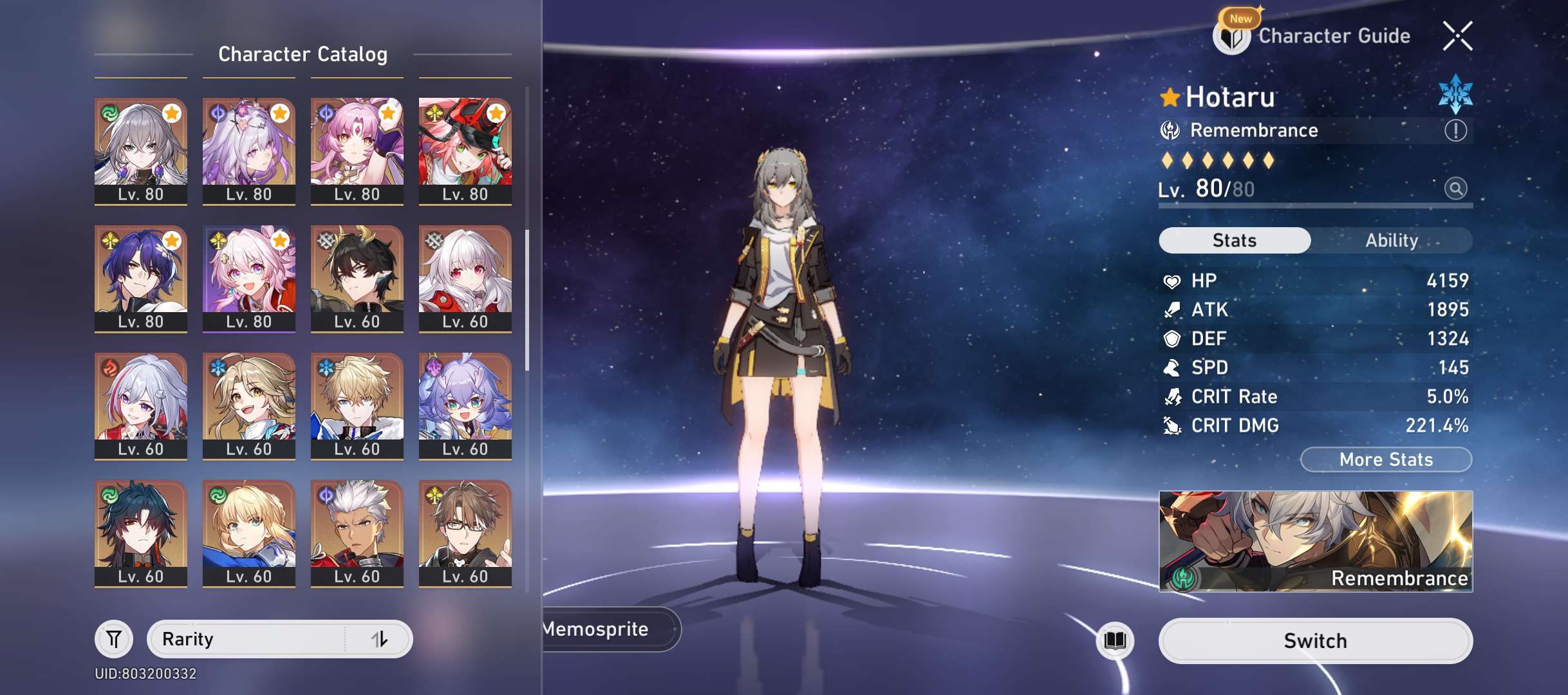This screenshot has width=1568, height=695.
Task: Show More Stats details
Action: 1386,459
